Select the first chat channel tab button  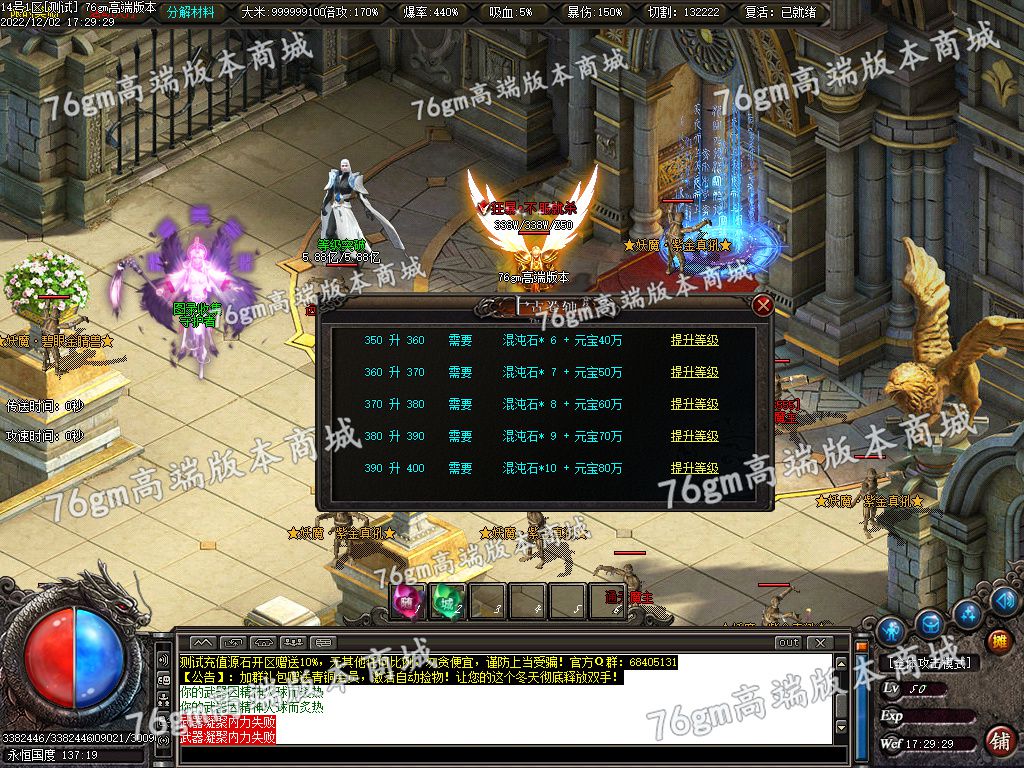point(203,642)
